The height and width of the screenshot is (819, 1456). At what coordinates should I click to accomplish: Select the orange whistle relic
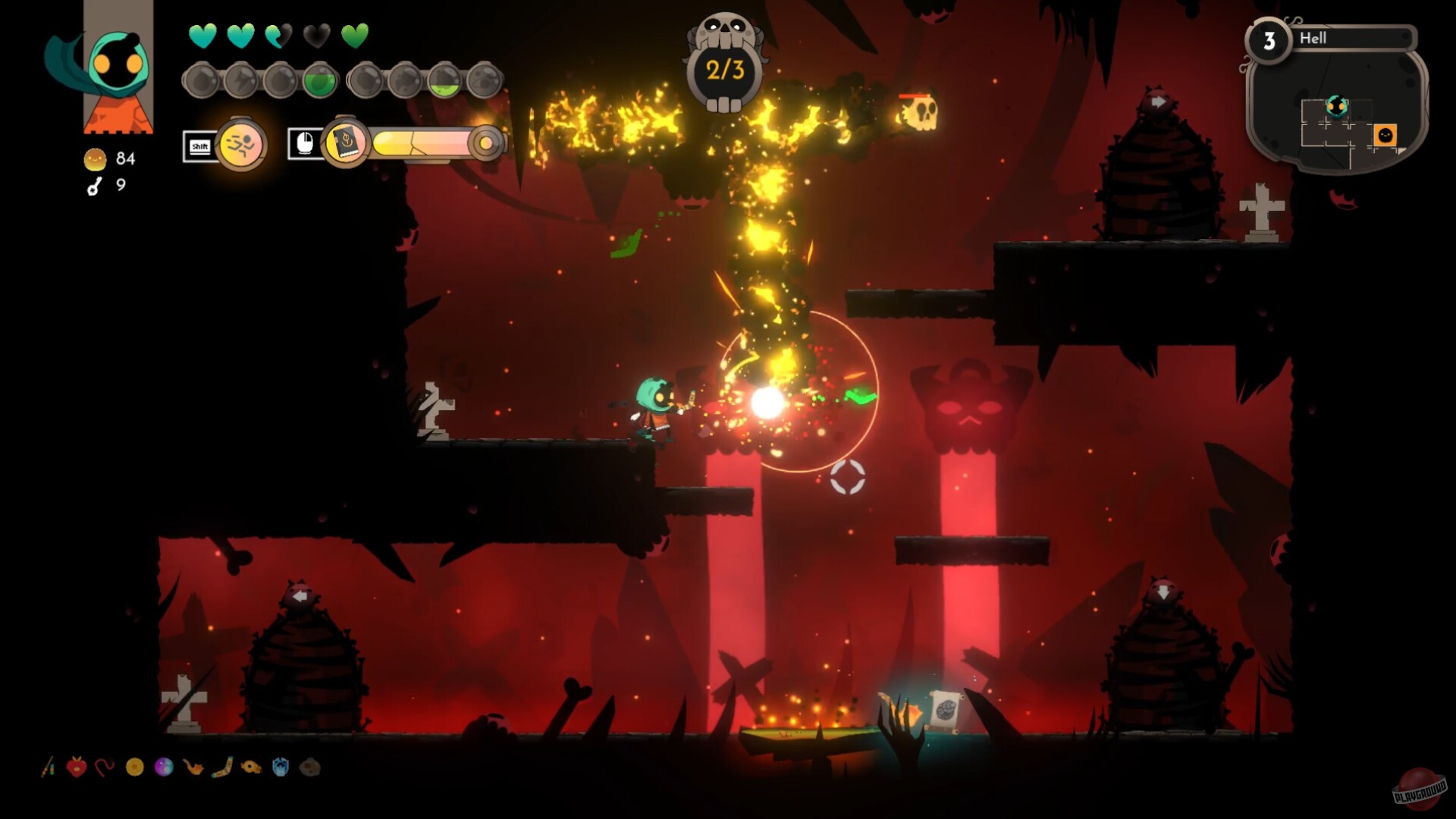(251, 767)
